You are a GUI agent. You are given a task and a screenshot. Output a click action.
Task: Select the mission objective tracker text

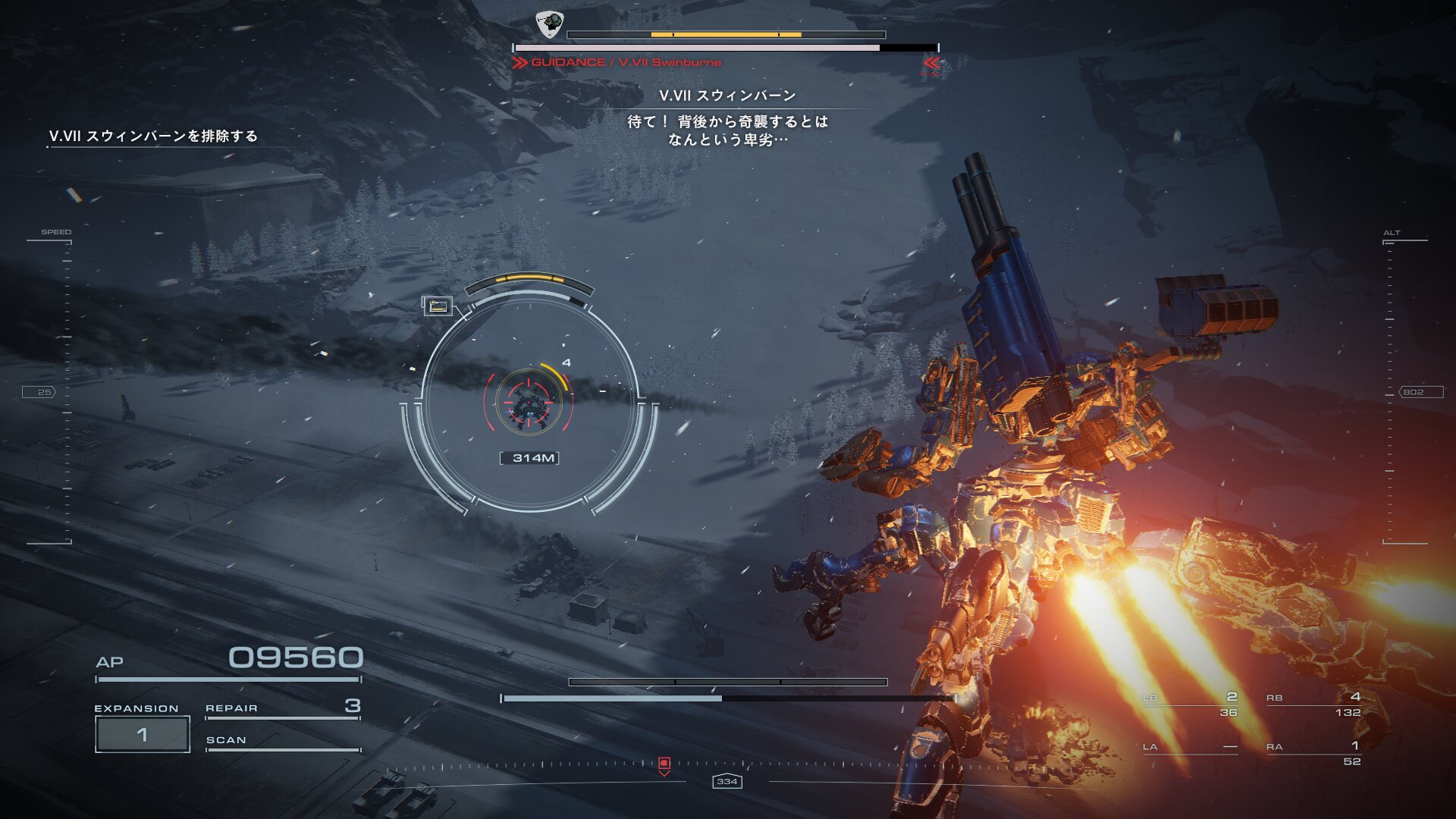(153, 136)
